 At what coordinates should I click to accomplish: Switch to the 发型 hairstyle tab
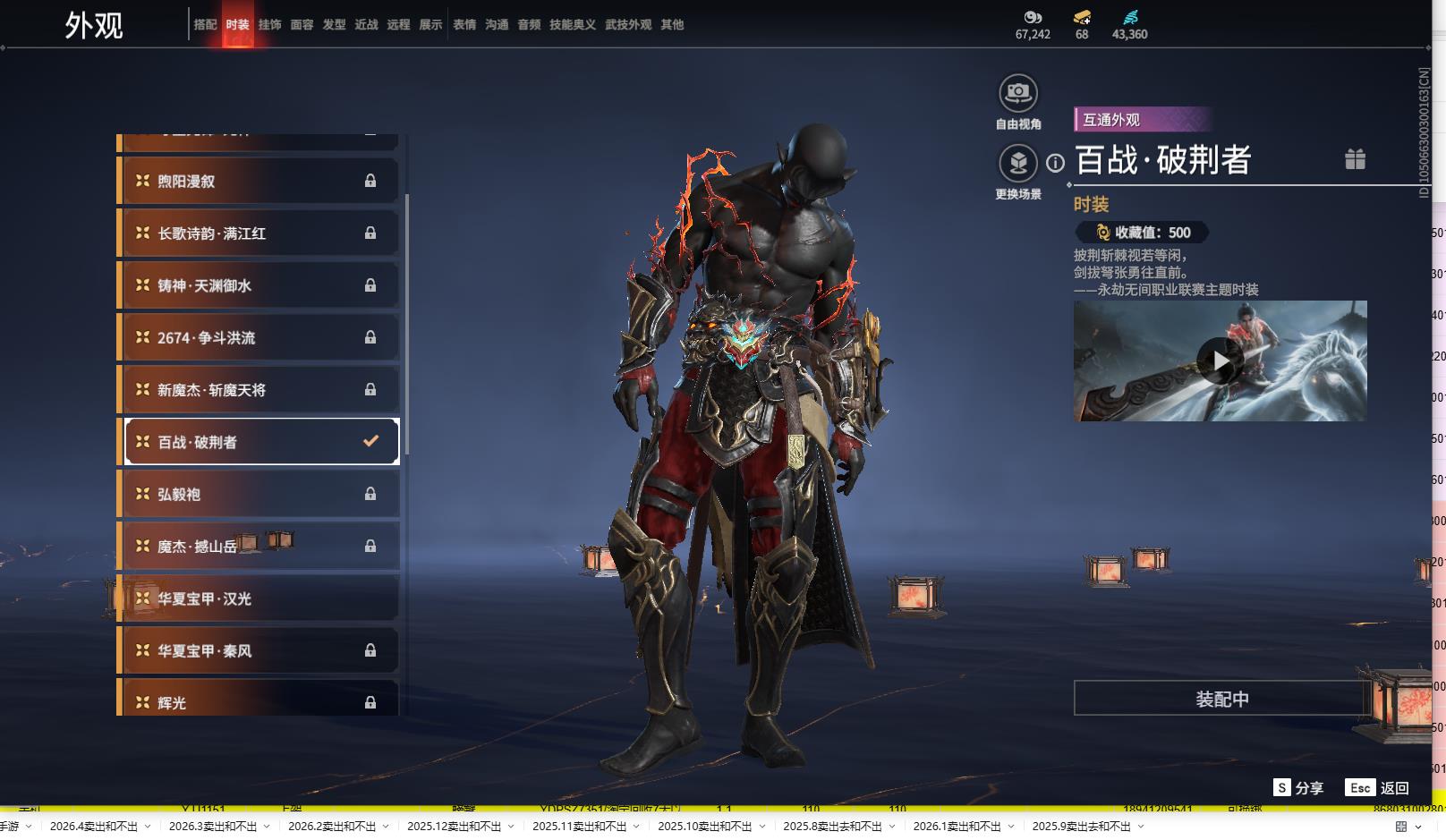click(x=334, y=25)
